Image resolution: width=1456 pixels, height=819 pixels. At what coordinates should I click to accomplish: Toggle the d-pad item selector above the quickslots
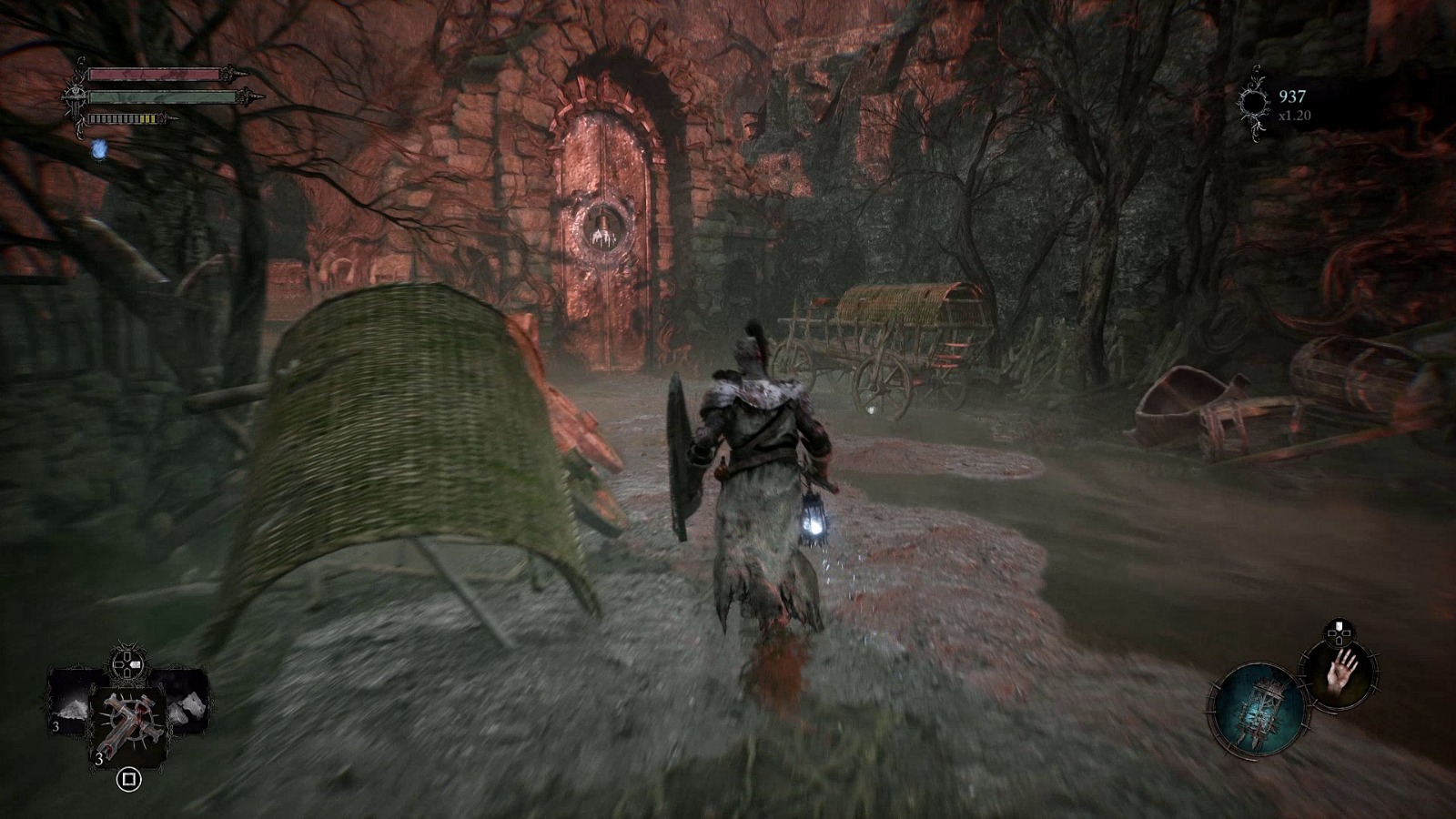[127, 663]
